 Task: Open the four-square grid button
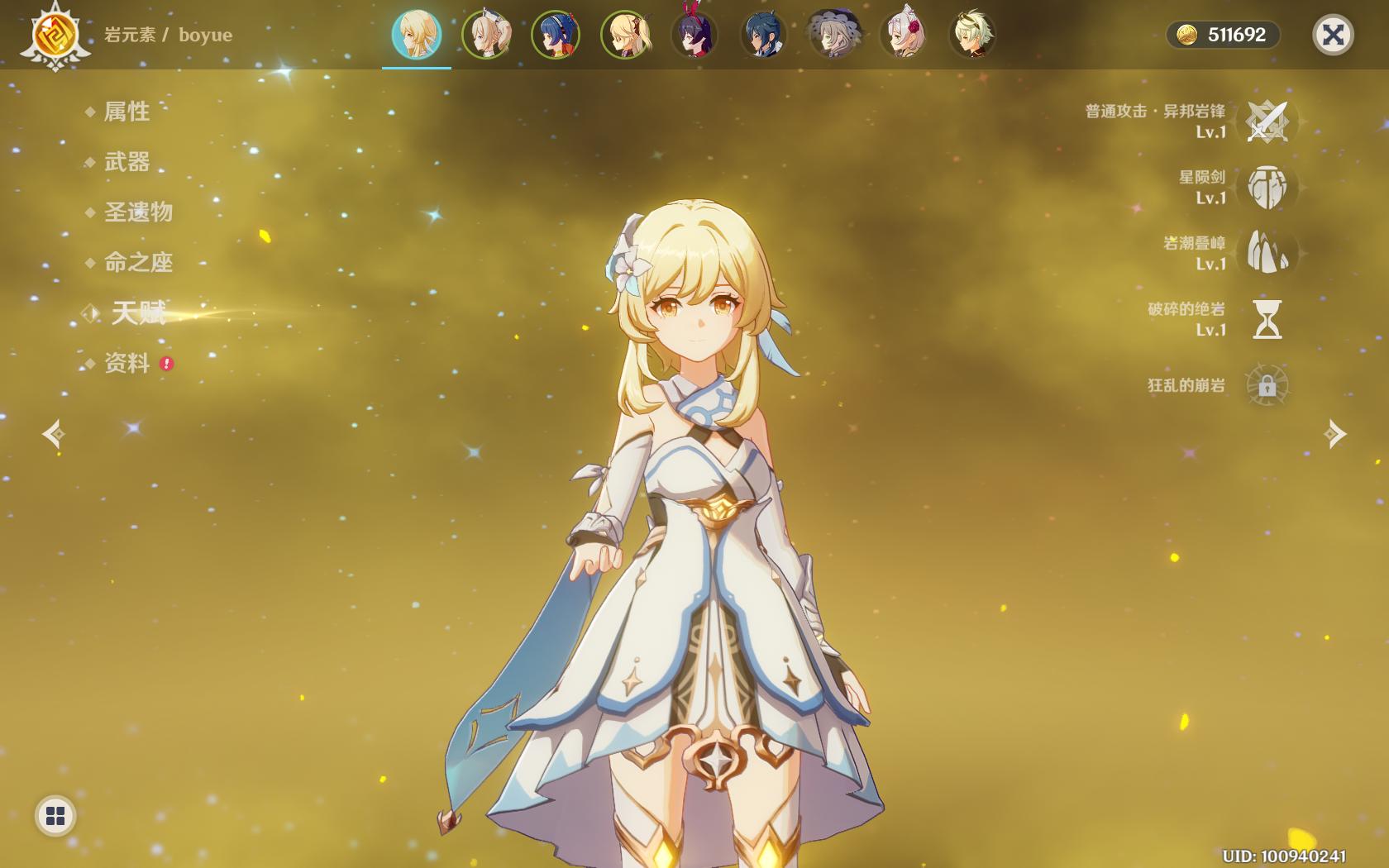point(55,816)
